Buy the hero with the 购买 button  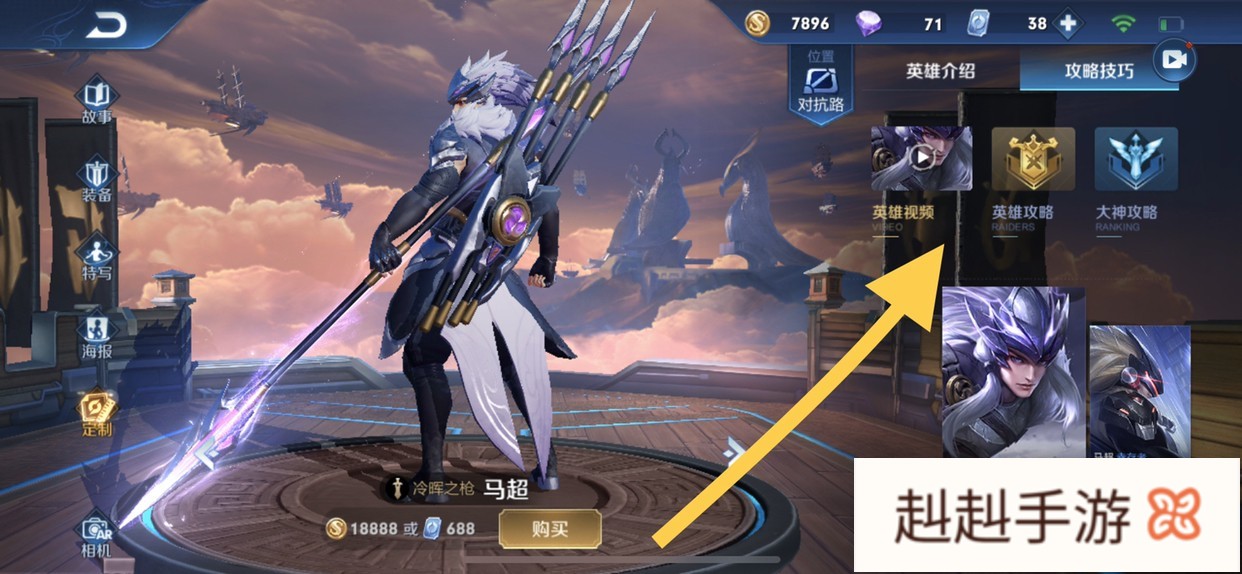point(550,528)
